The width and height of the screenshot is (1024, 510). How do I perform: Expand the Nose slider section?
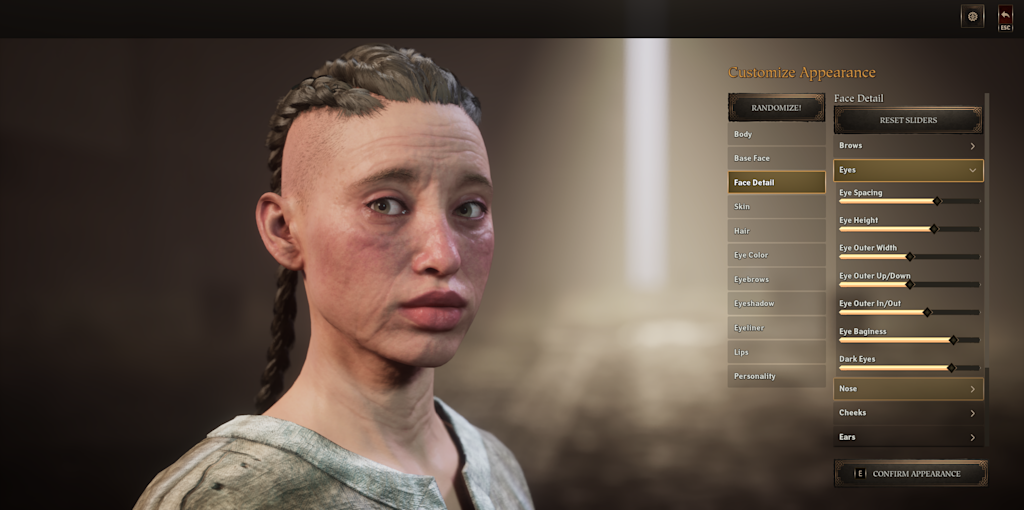[908, 388]
